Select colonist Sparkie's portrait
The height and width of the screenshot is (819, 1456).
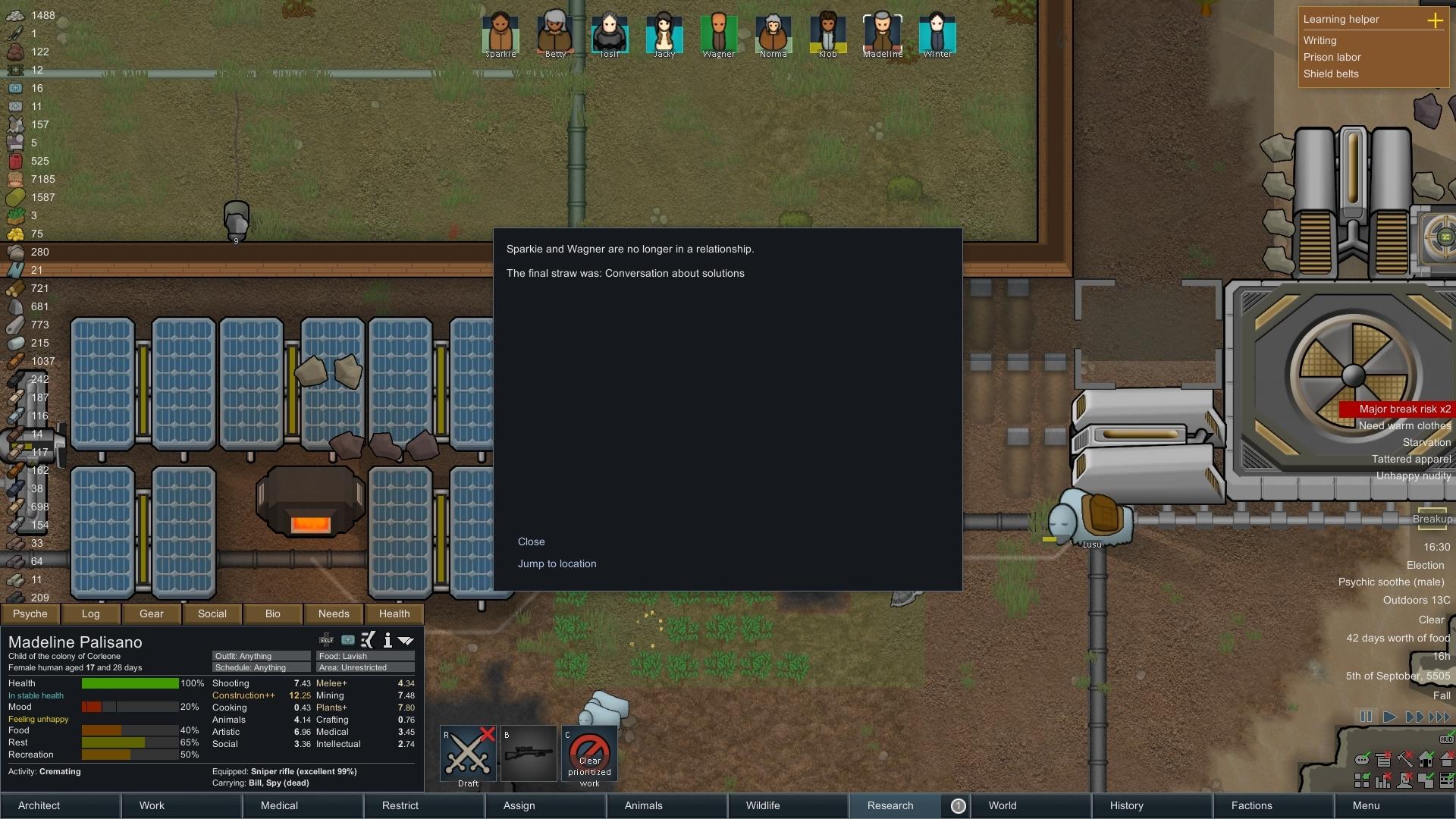(x=500, y=33)
